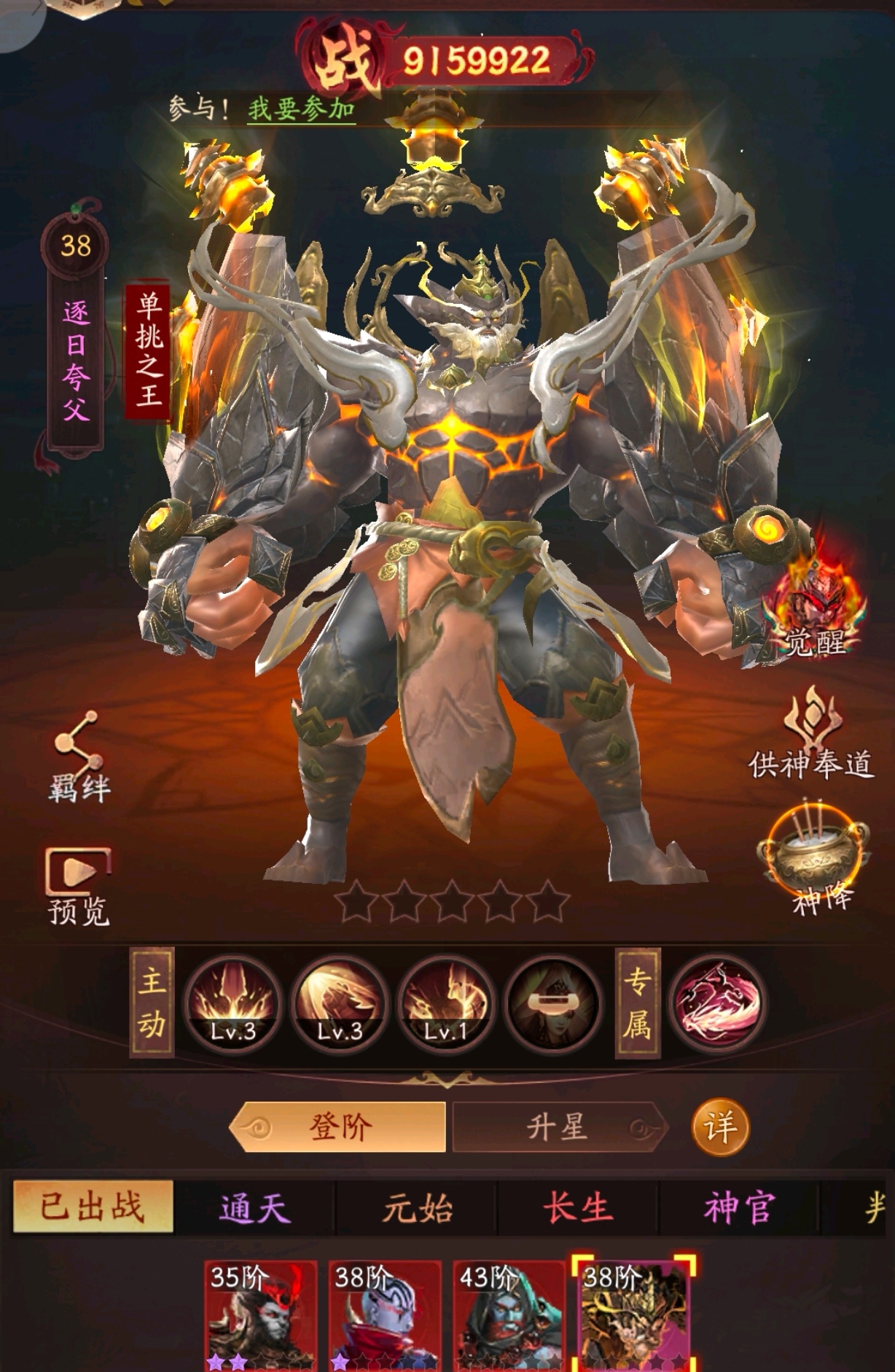Image resolution: width=895 pixels, height=1372 pixels.
Task: View the hooded figure skill icon
Action: coord(554,1003)
